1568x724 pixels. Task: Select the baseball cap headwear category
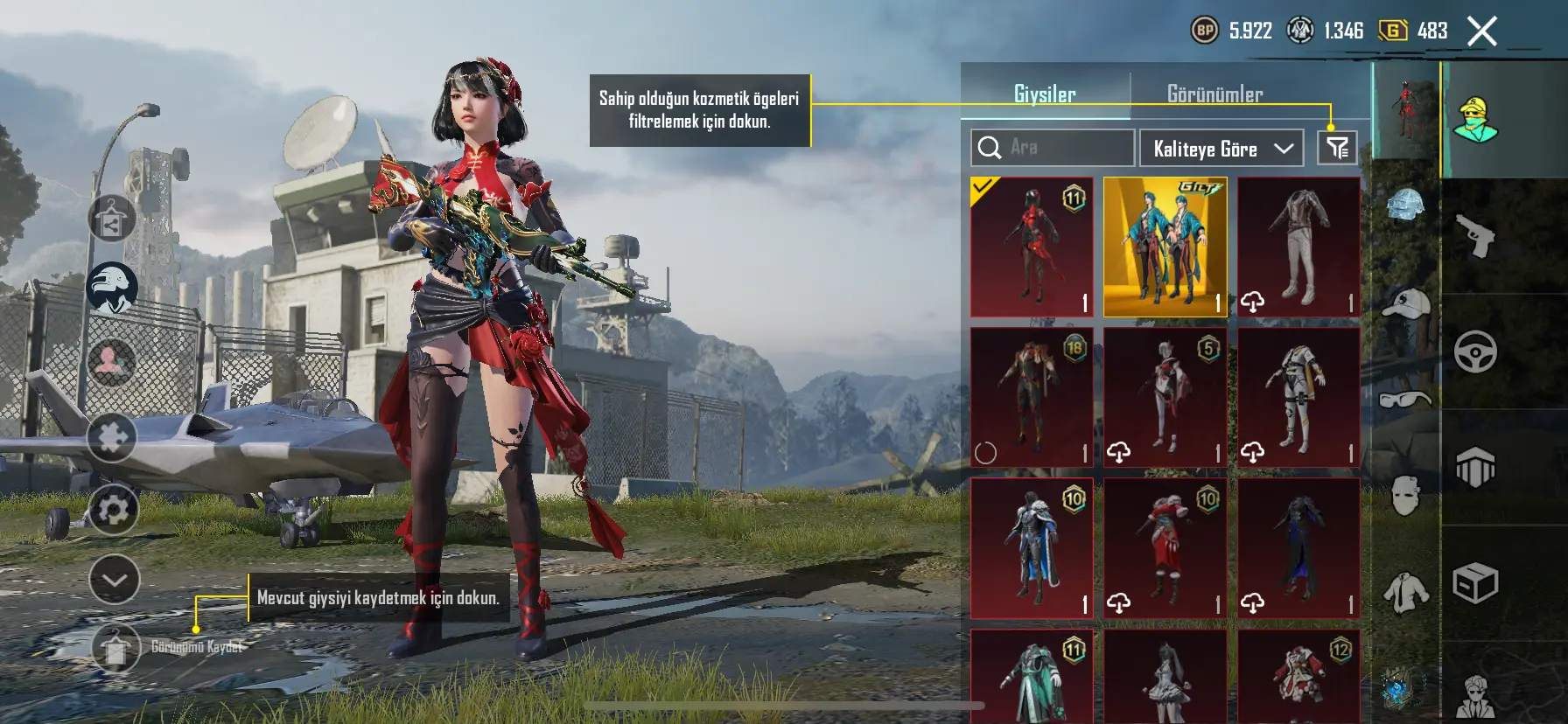click(x=1405, y=304)
